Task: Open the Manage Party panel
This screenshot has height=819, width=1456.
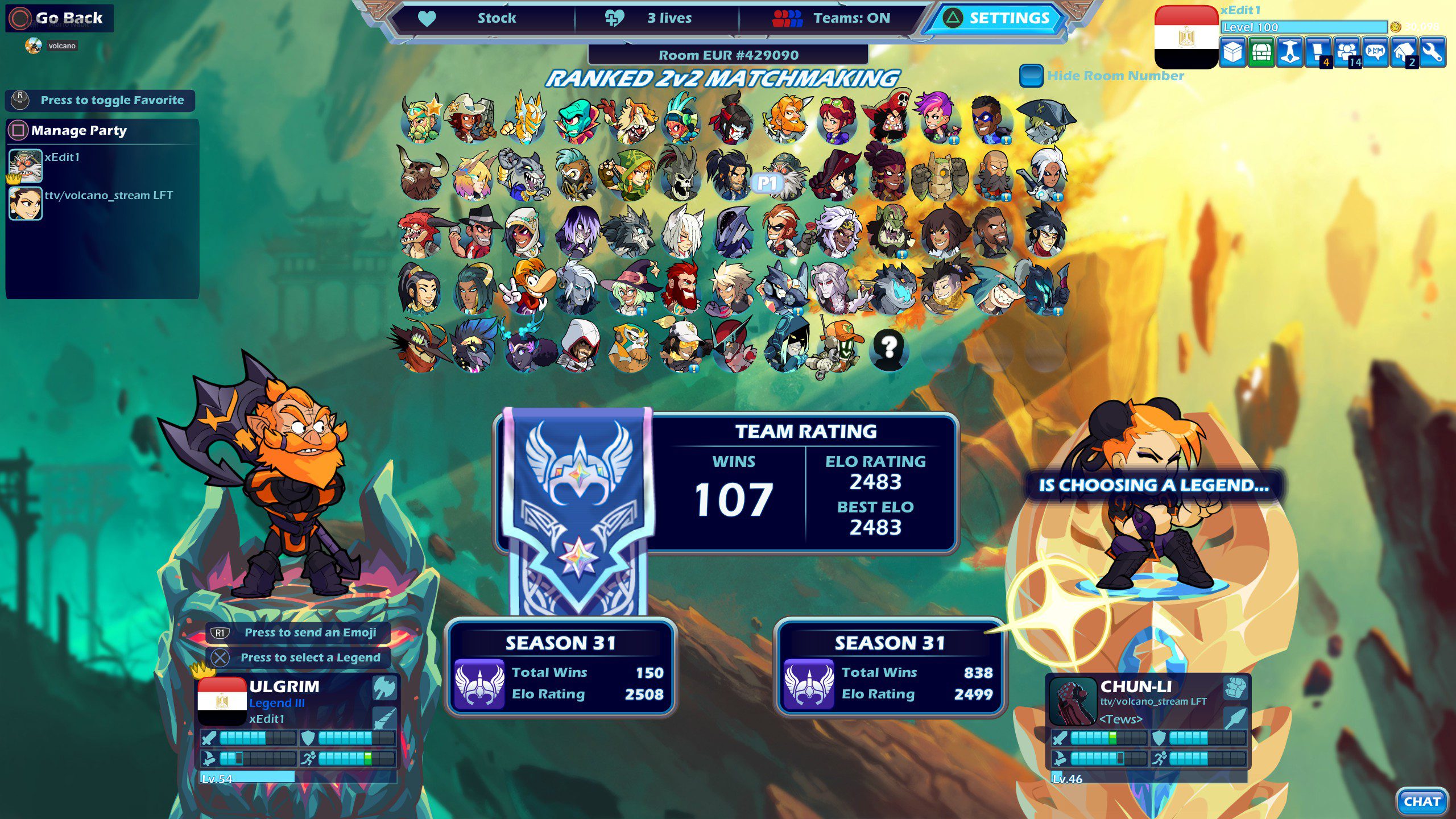Action: (x=78, y=131)
